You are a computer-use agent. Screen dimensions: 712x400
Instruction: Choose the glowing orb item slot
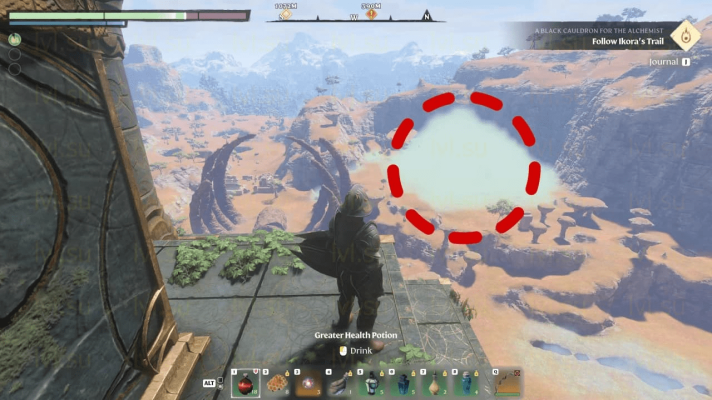[x=310, y=383]
